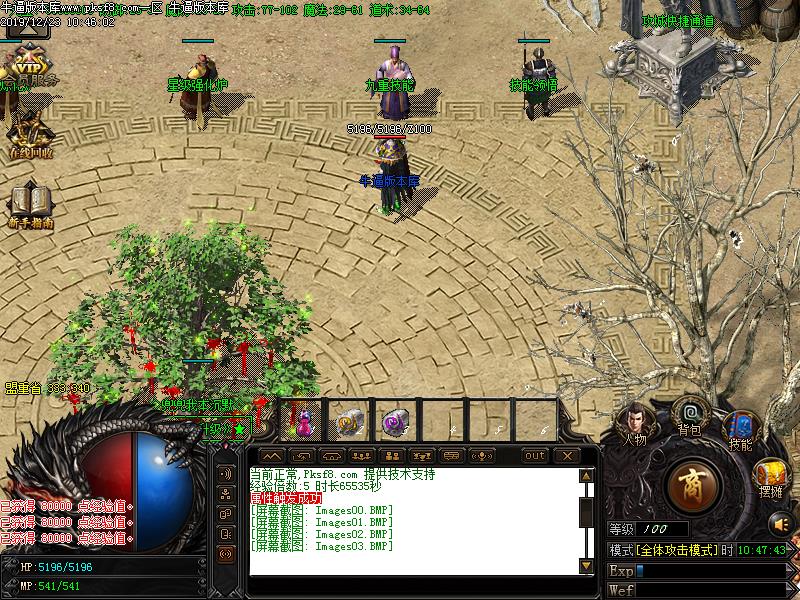Image resolution: width=800 pixels, height=600 pixels.
Task: Click inside the chat message log
Action: (x=410, y=520)
